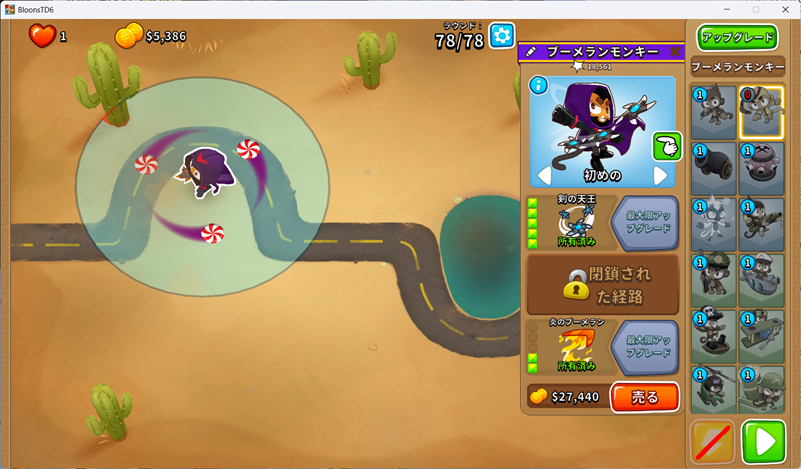Select the Sniper Monkey tower
The width and height of the screenshot is (801, 469).
pyautogui.click(x=714, y=280)
